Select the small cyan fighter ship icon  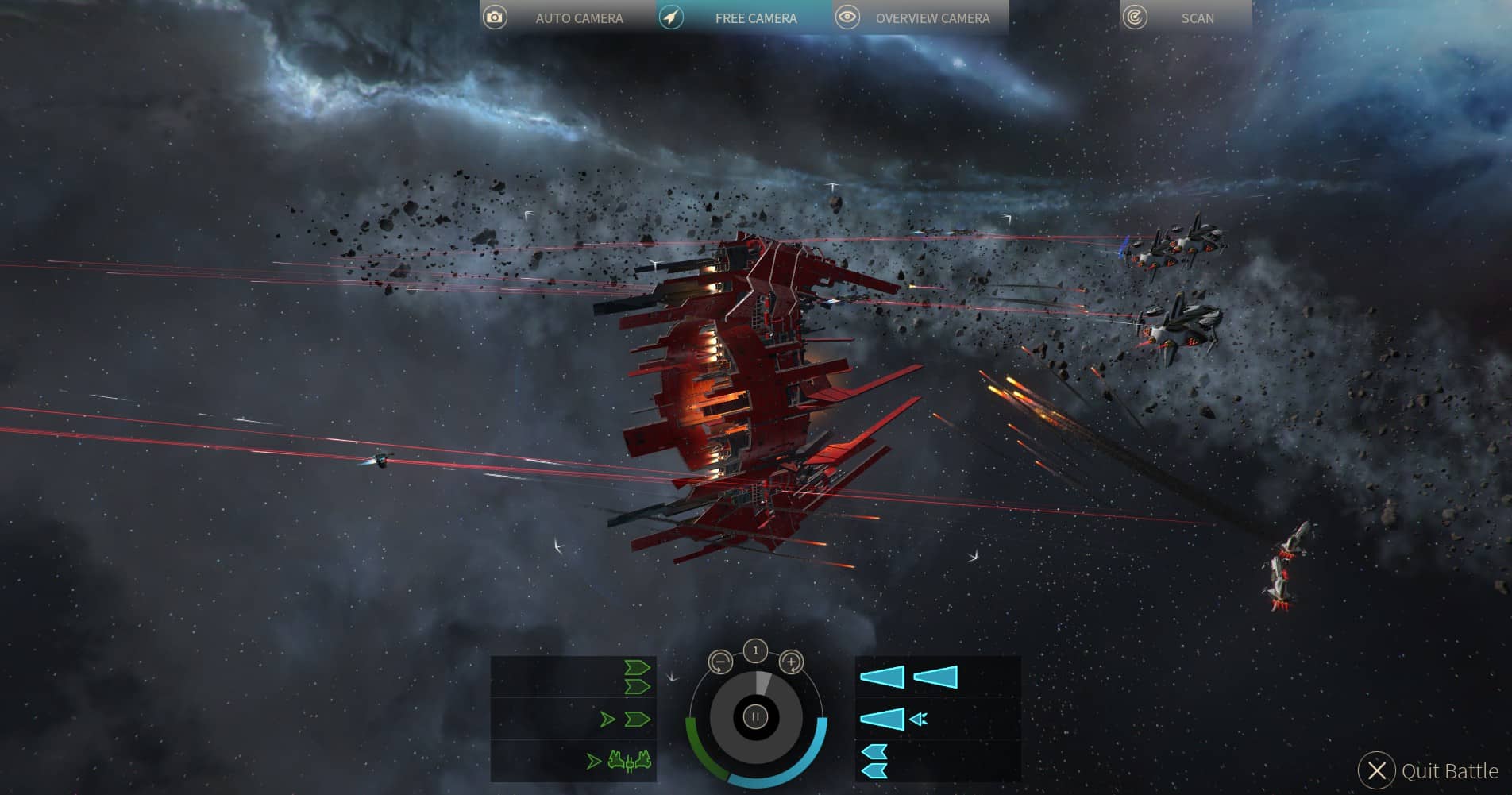click(919, 720)
